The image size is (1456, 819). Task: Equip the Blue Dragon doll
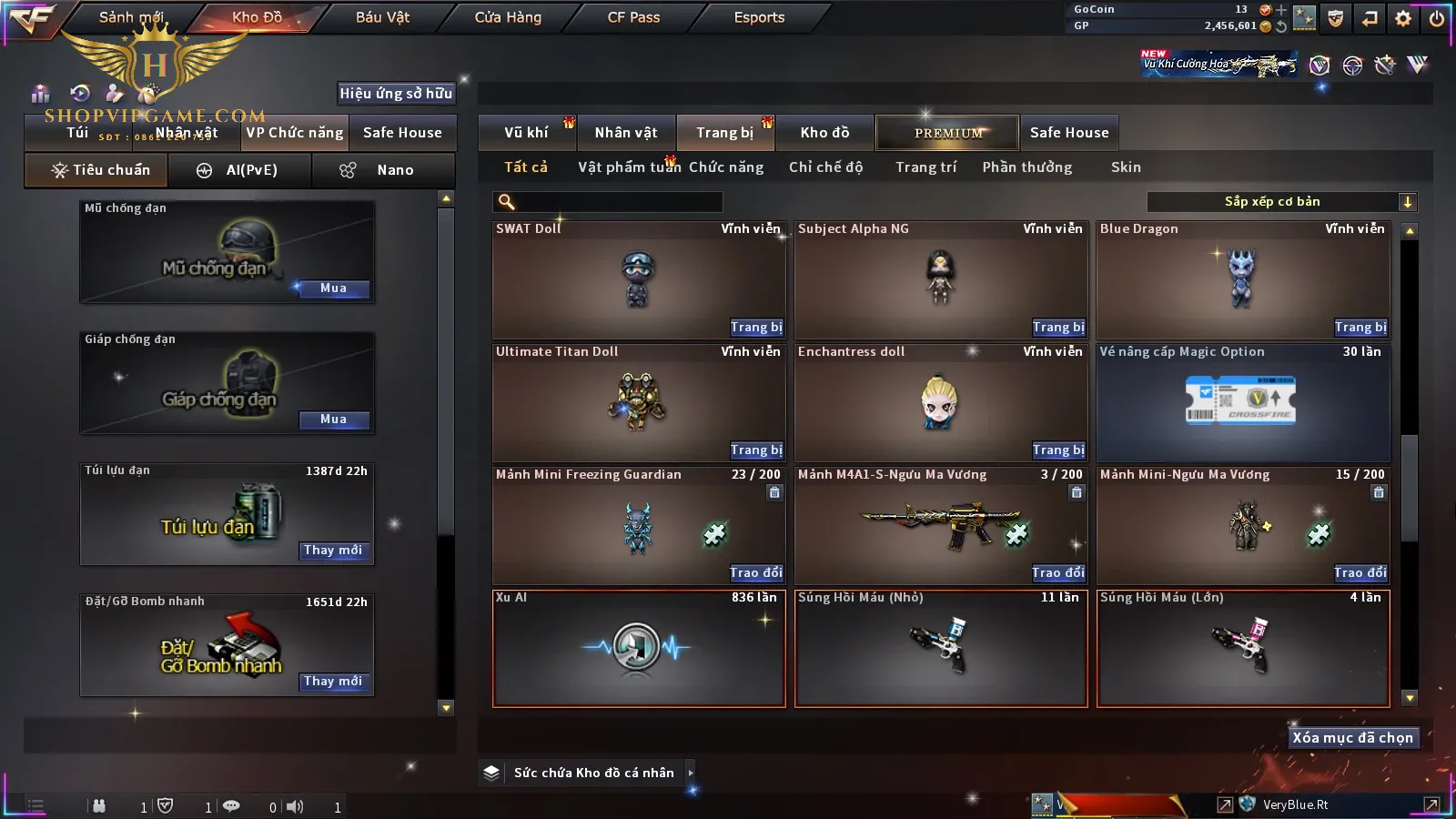[x=1360, y=328]
